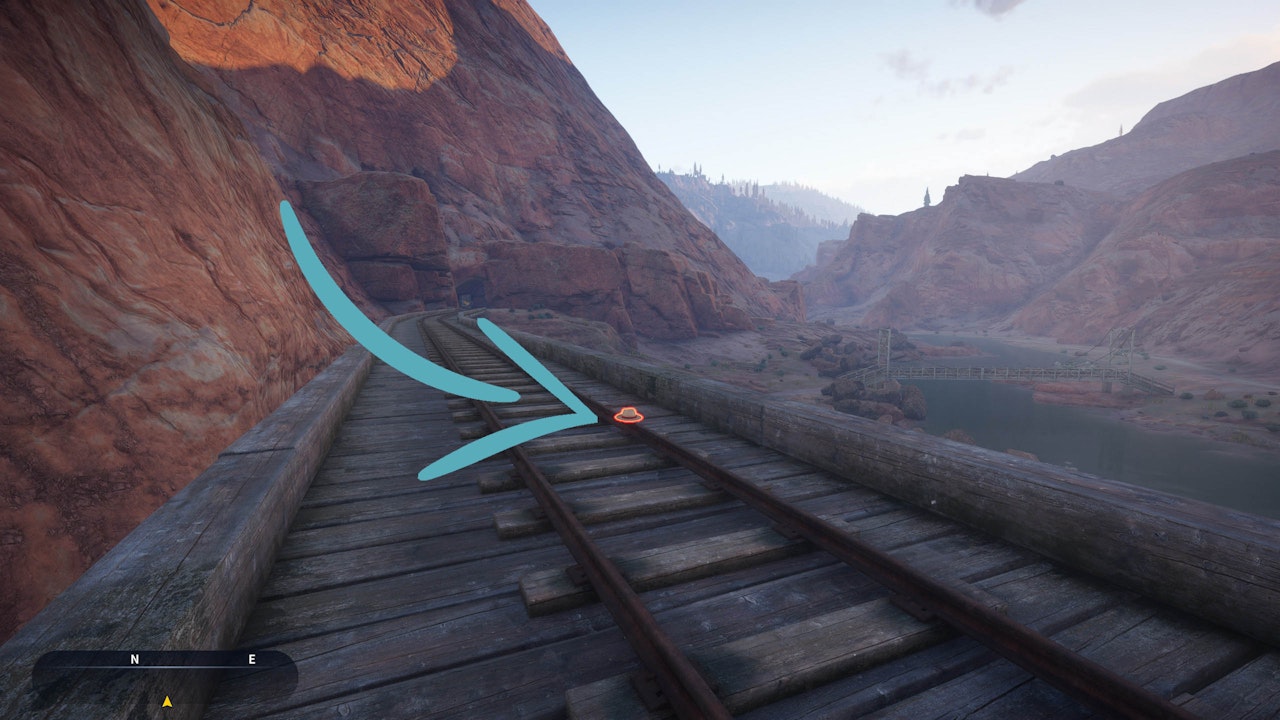Click the hat's red band to toggle highlight
The height and width of the screenshot is (720, 1280).
click(628, 417)
